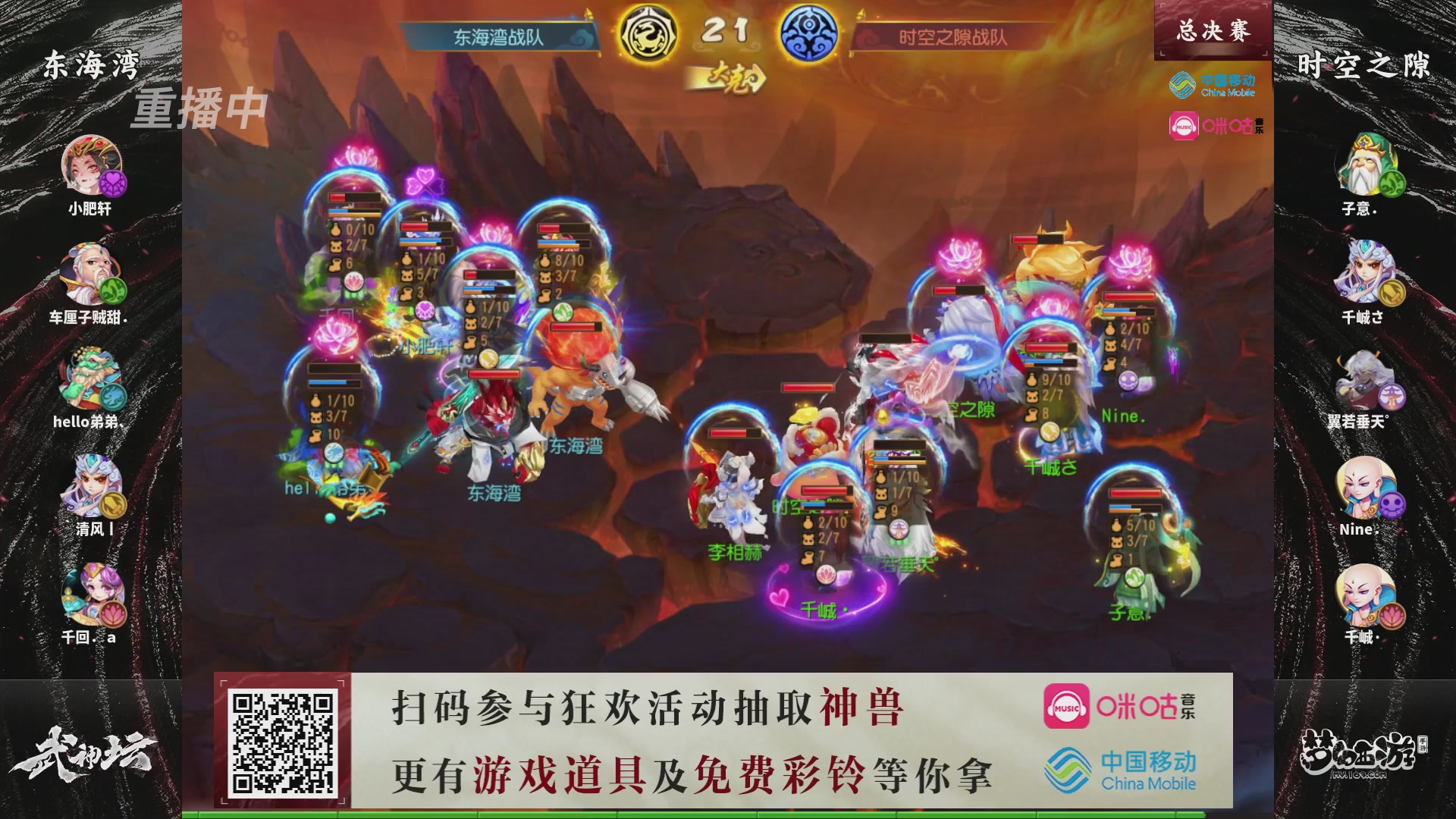Viewport: 1456px width, 819px height.
Task: Toggle player 小肥轩's avatar on left panel
Action: (91, 167)
